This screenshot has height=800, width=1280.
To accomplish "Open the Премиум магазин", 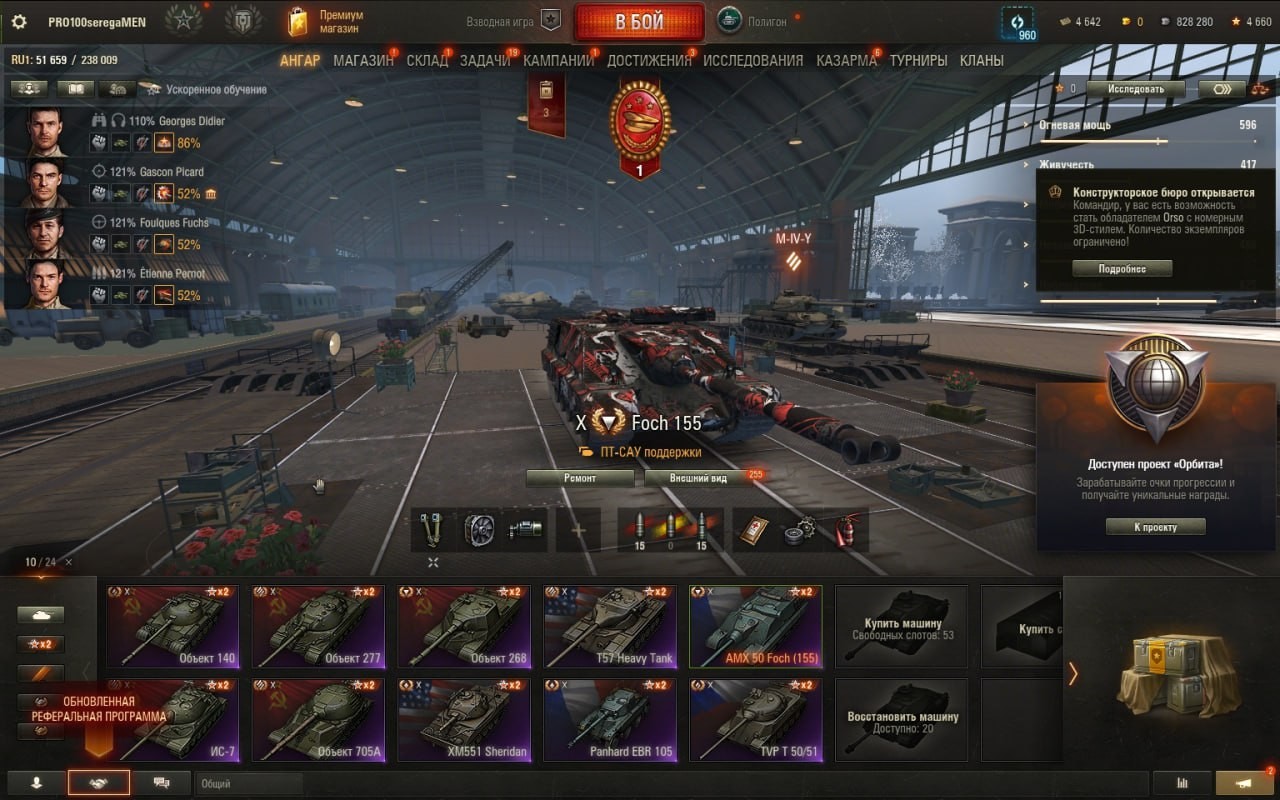I will coord(327,22).
